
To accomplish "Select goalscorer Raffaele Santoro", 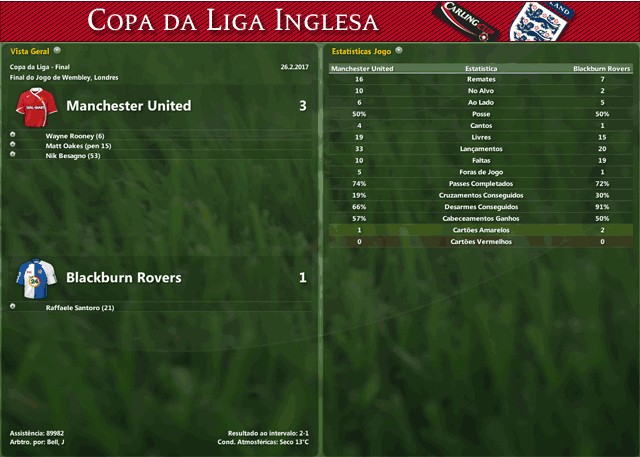I will click(80, 308).
